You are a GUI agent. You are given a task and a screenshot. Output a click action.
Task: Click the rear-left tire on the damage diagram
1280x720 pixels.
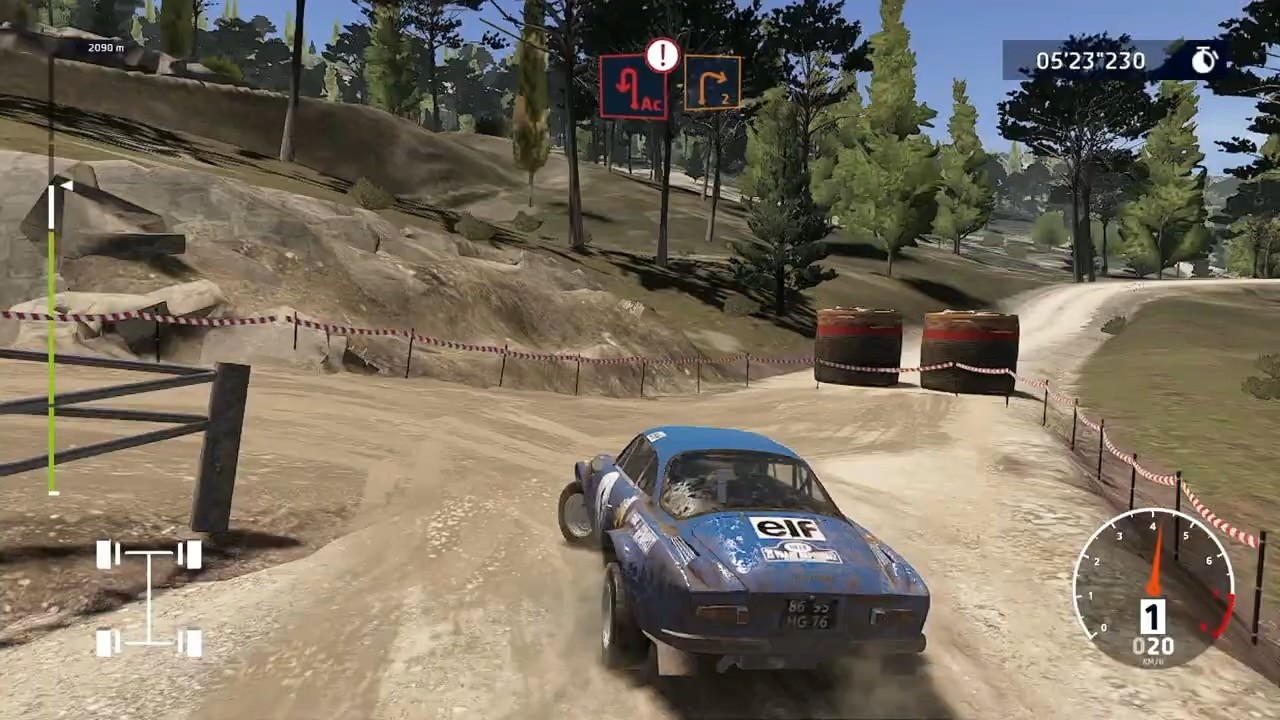[104, 640]
